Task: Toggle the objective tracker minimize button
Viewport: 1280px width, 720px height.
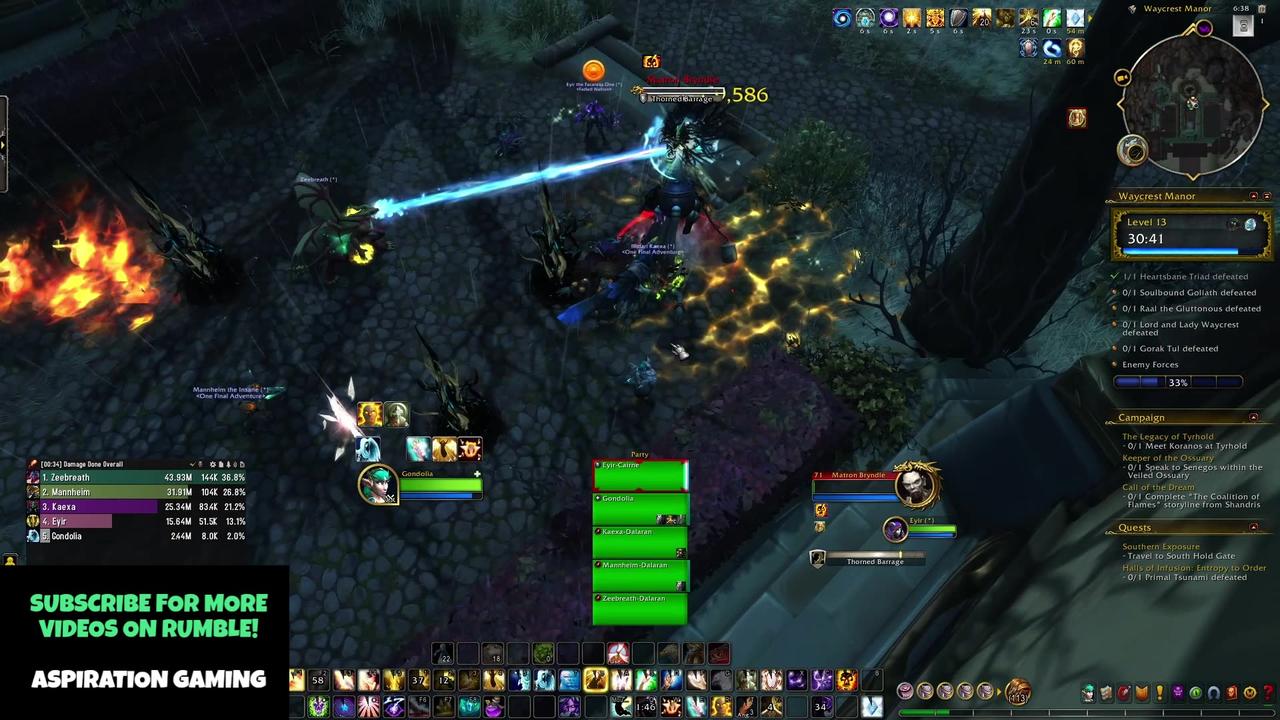Action: coord(1267,196)
